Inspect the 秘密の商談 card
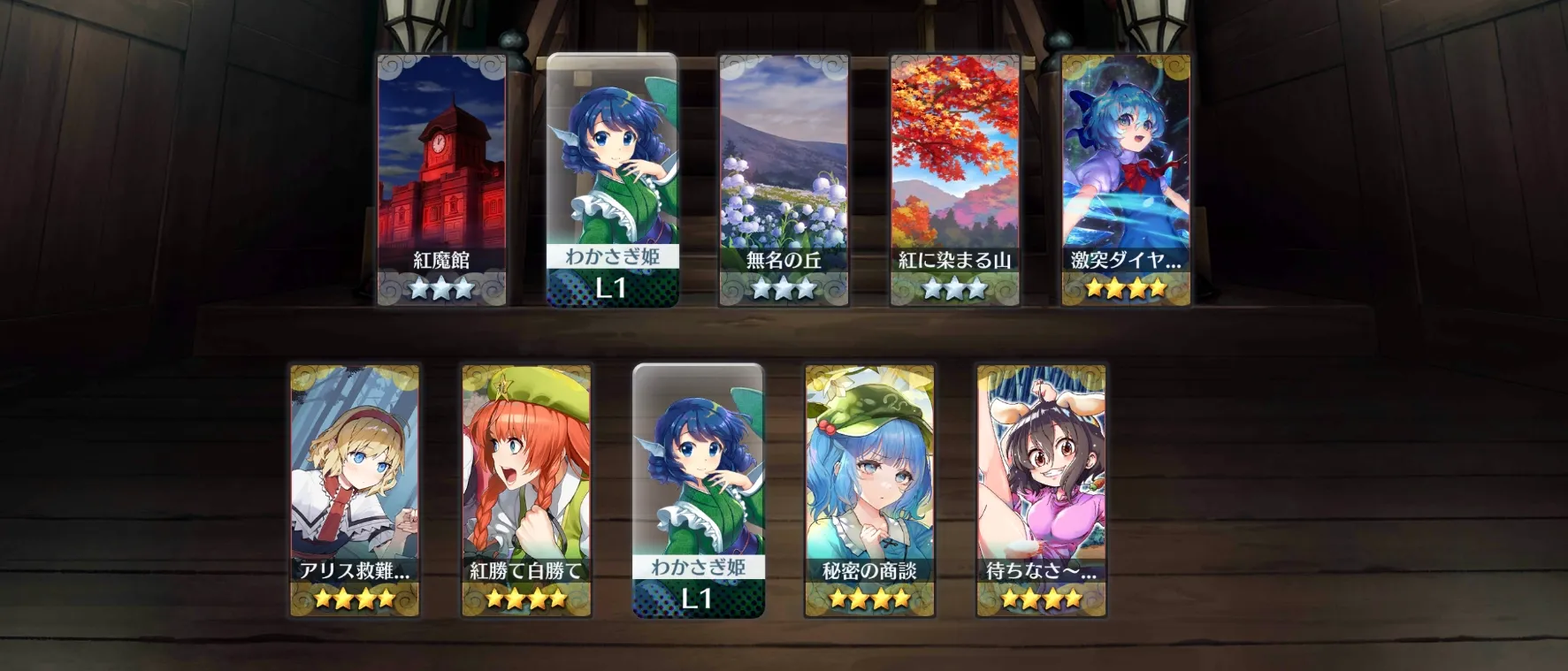Image resolution: width=1568 pixels, height=671 pixels. (869, 490)
